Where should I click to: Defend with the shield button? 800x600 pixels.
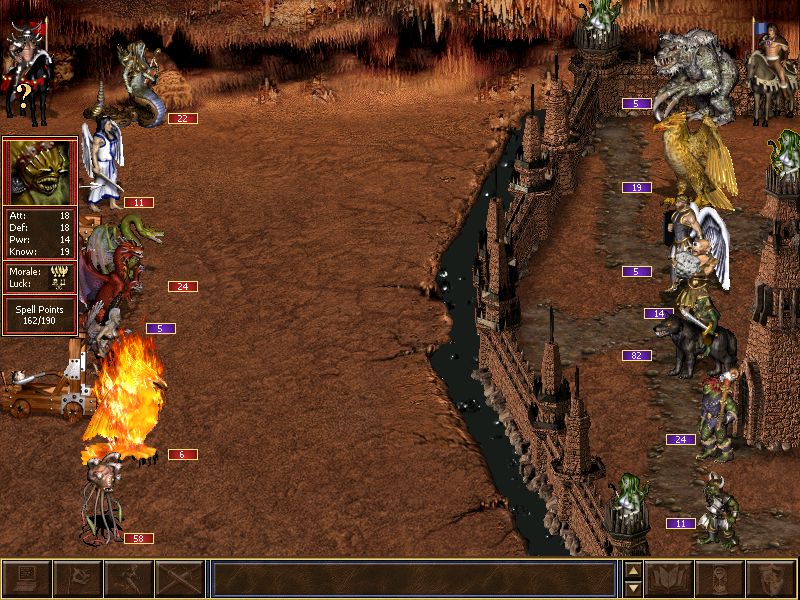(x=771, y=579)
